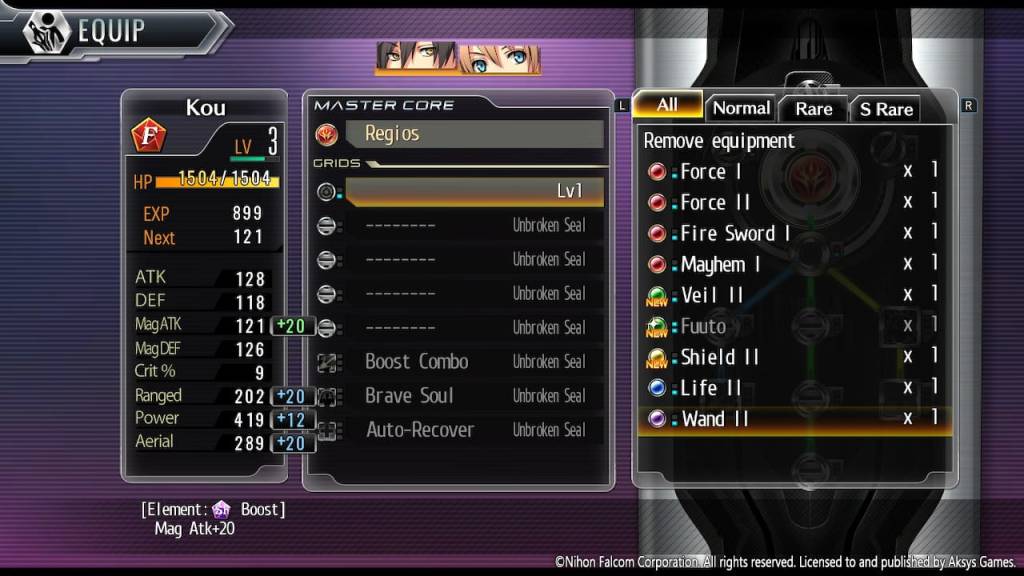1024x576 pixels.
Task: Show the Rare equipment tab
Action: (x=813, y=109)
